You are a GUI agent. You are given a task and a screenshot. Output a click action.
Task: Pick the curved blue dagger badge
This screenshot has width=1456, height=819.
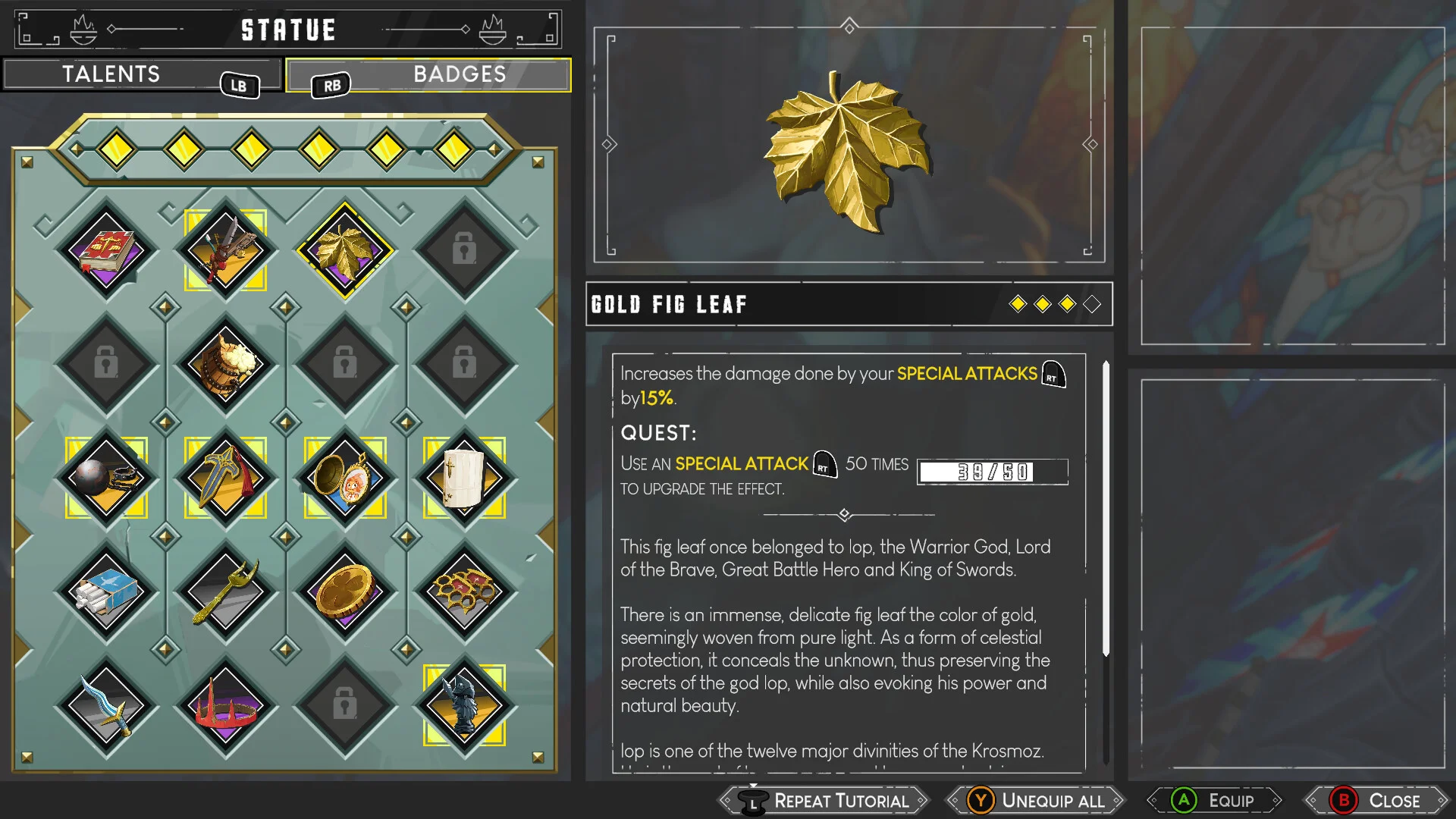point(106,707)
